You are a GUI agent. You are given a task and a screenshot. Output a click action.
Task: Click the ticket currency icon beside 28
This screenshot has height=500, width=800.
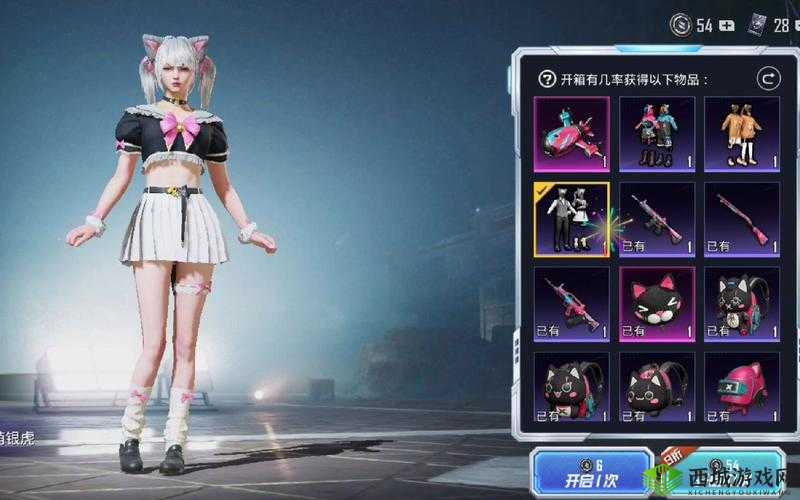(x=755, y=26)
